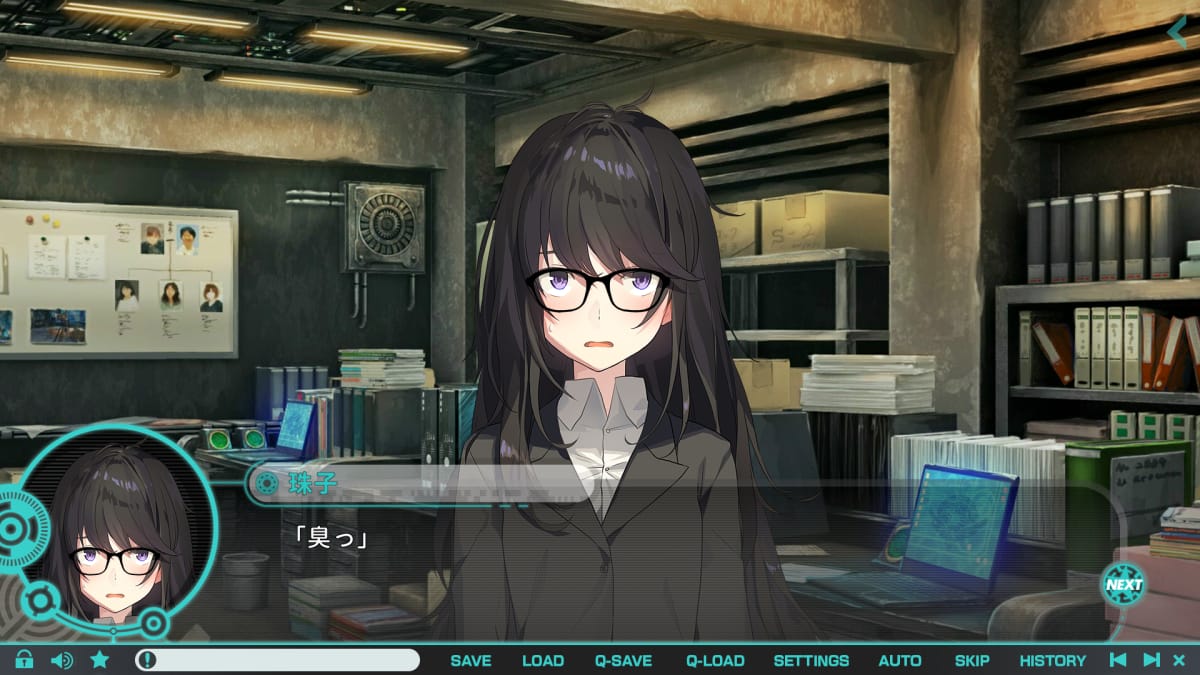This screenshot has height=675, width=1200.
Task: Click the exclamation-mark bar in the toolbar
Action: 278,660
